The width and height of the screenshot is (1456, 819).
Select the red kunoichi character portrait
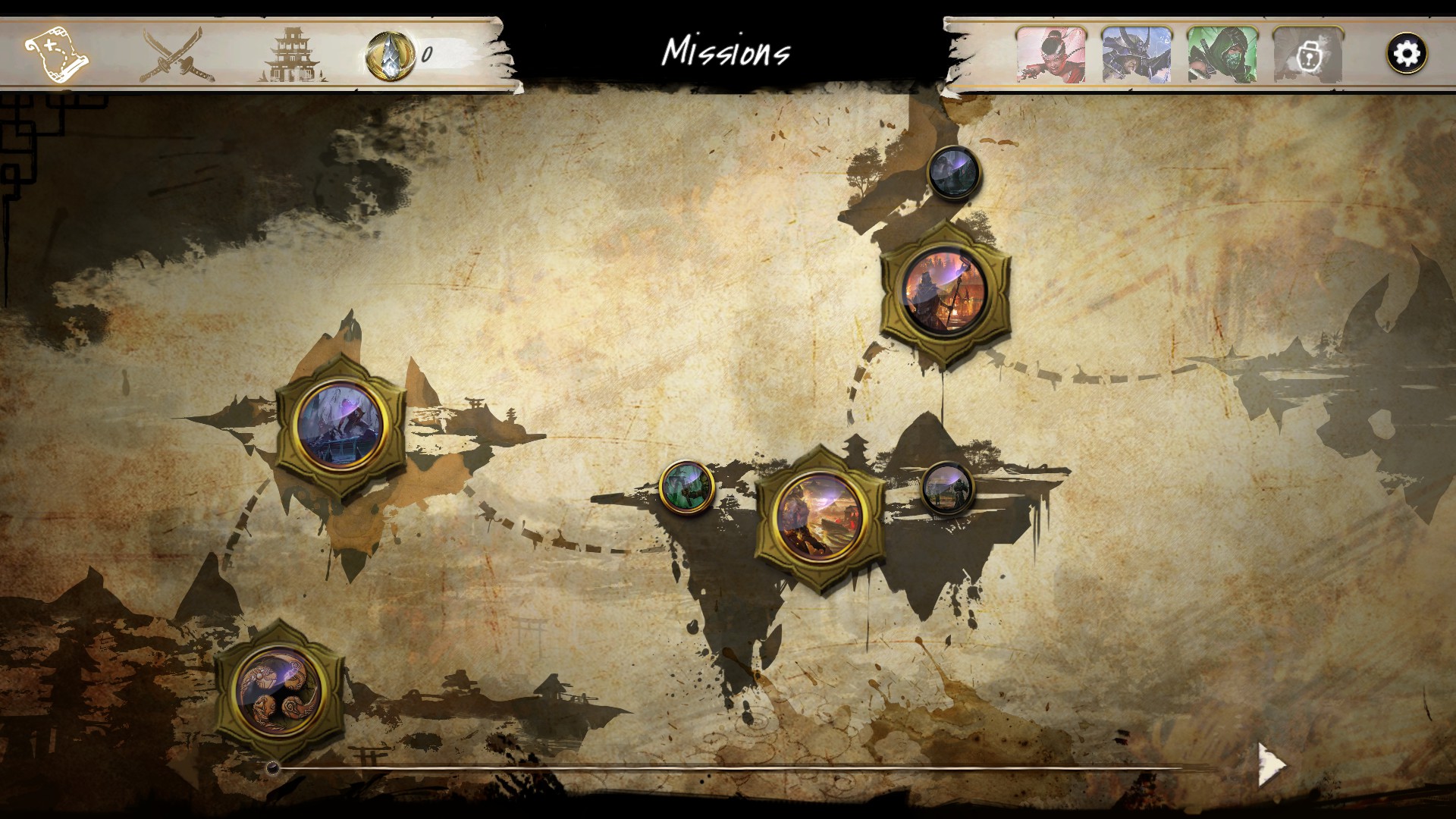(1051, 55)
